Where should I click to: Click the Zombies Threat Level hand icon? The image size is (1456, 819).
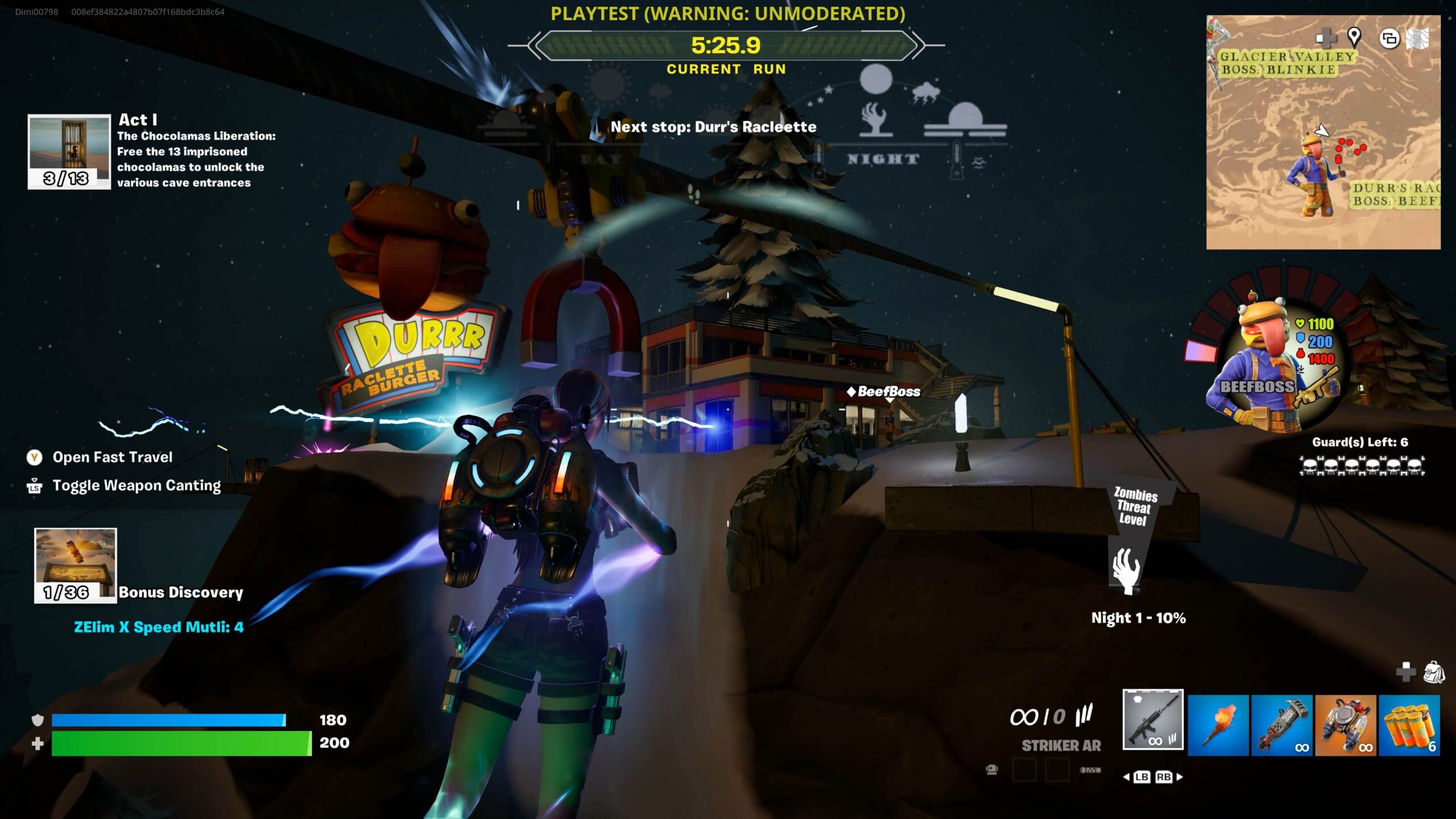(x=1126, y=570)
